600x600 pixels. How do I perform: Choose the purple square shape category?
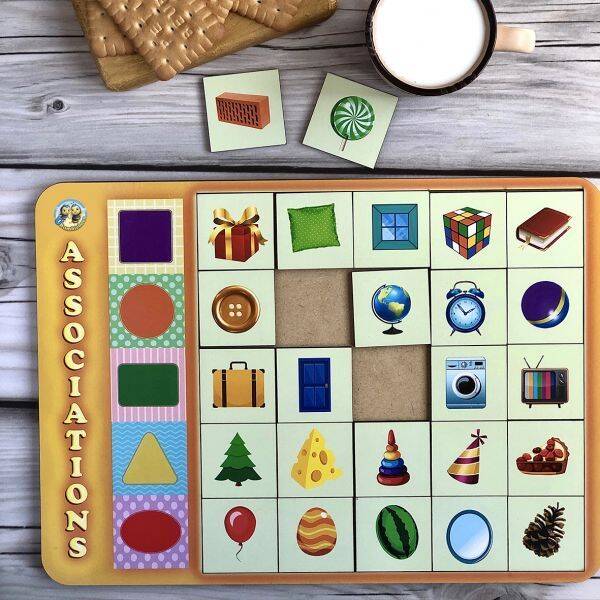[x=146, y=237]
